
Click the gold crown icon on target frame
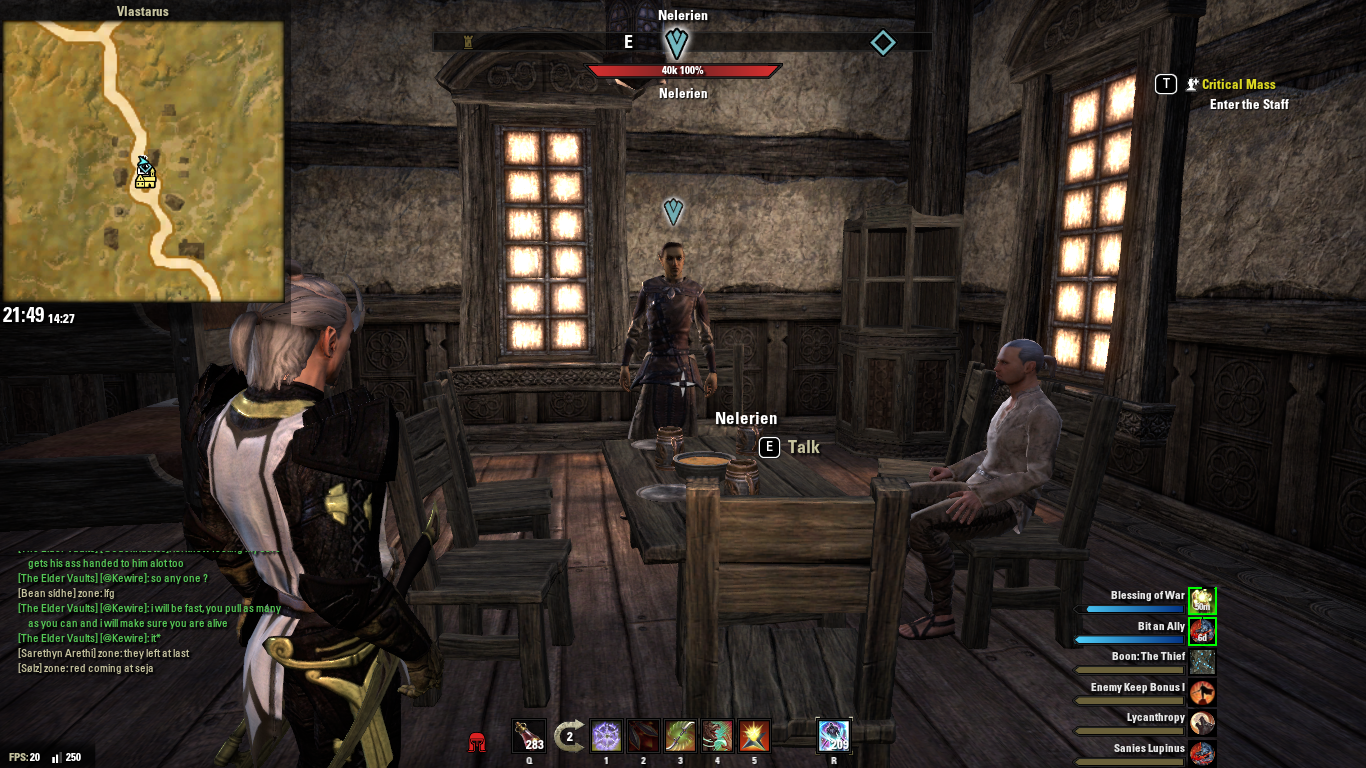tap(466, 42)
